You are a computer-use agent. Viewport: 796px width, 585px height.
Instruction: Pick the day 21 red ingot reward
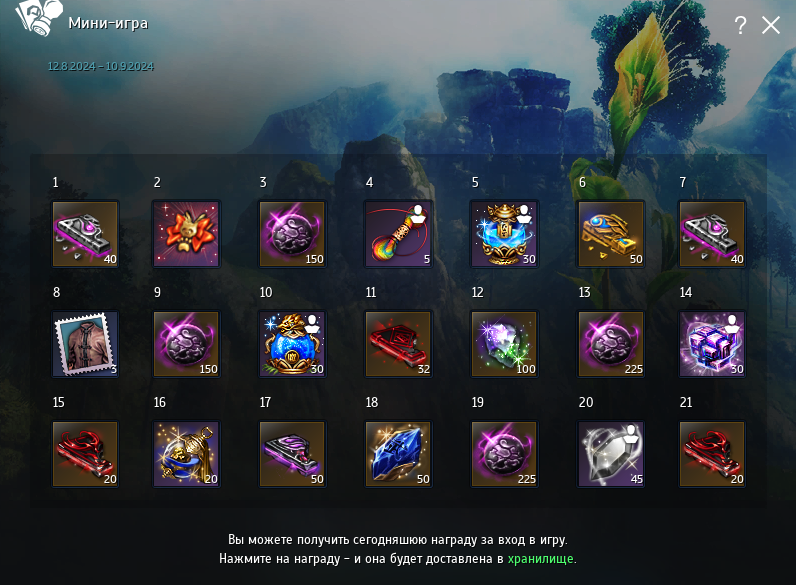coord(712,454)
